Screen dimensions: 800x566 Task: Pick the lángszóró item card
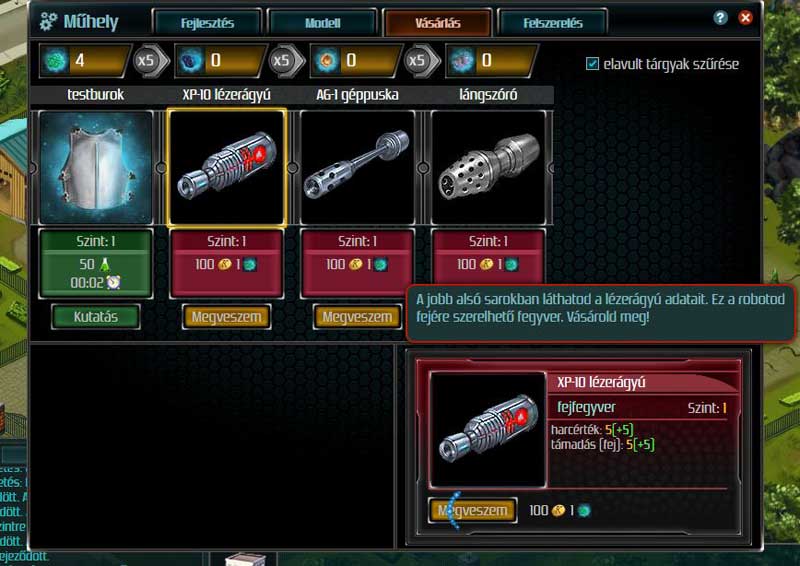(x=488, y=167)
